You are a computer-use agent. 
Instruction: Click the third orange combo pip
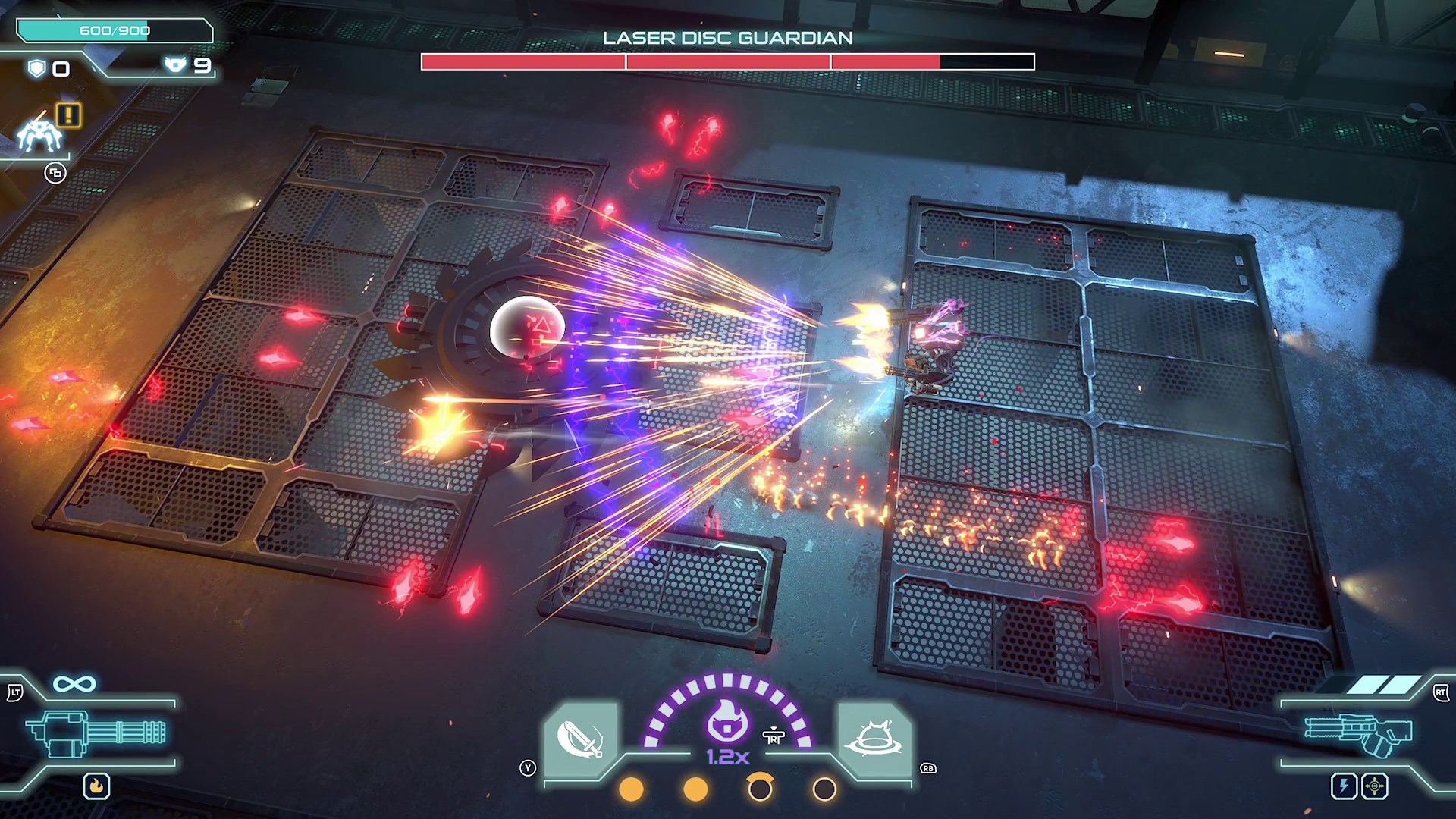tap(761, 789)
